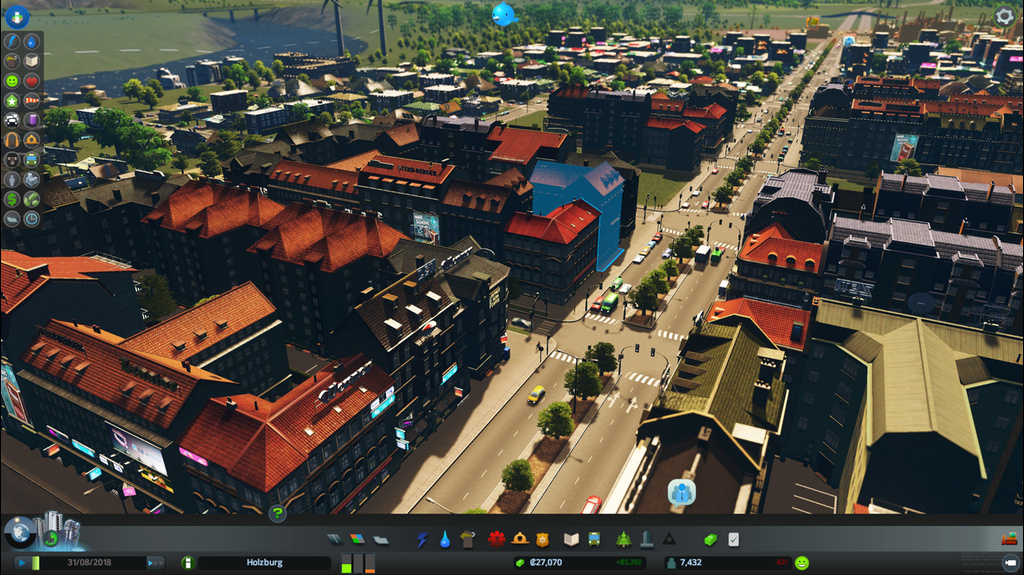Image resolution: width=1024 pixels, height=575 pixels.
Task: Select the fire department menu
Action: 520,539
